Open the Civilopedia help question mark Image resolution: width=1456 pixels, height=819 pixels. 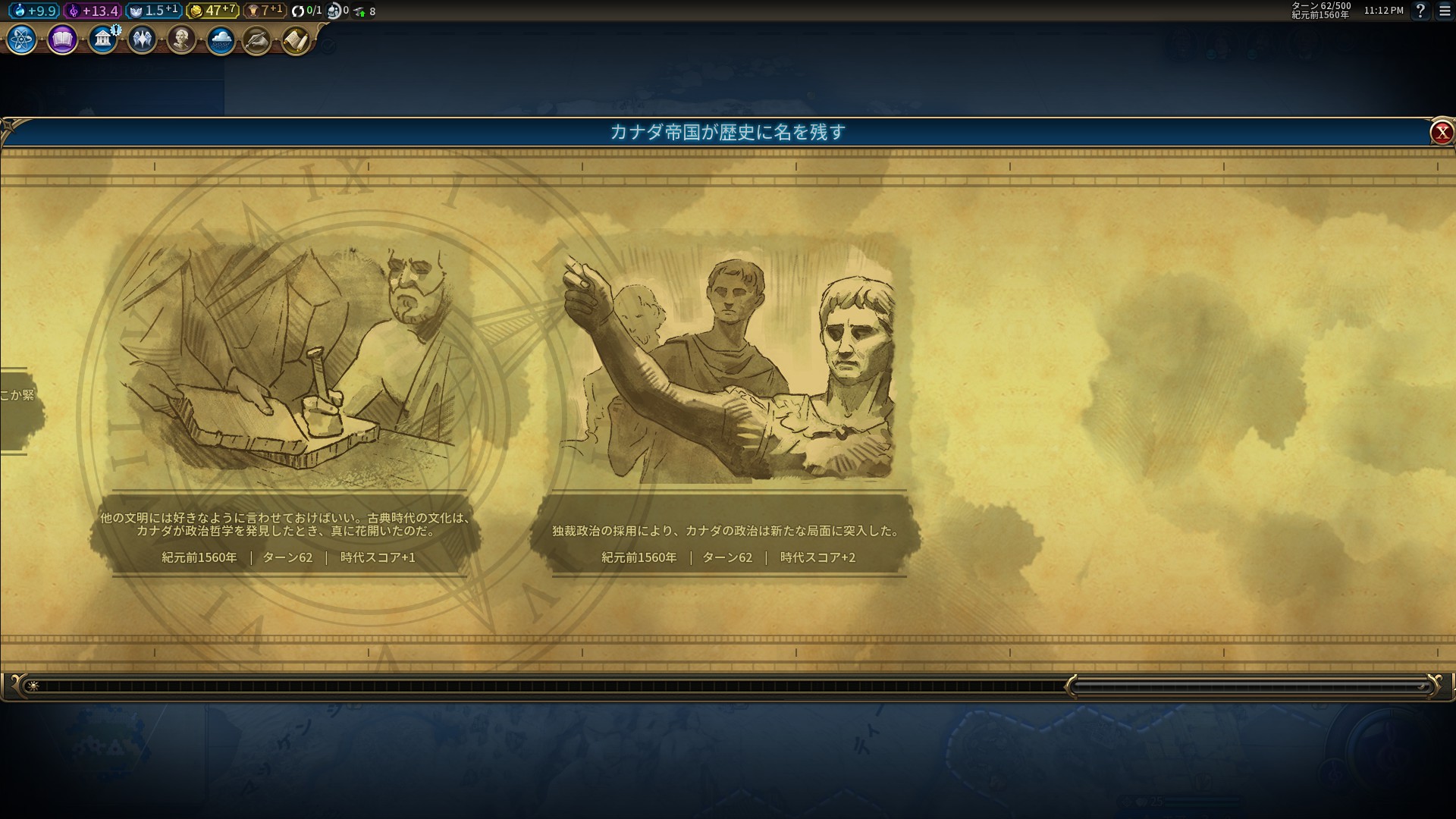[1420, 11]
